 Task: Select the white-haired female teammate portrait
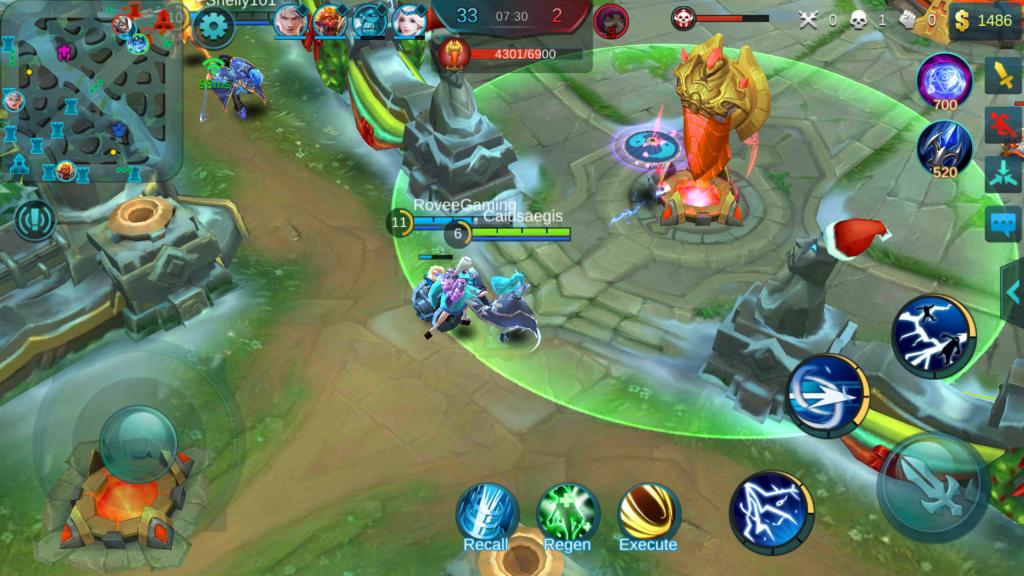click(x=408, y=20)
